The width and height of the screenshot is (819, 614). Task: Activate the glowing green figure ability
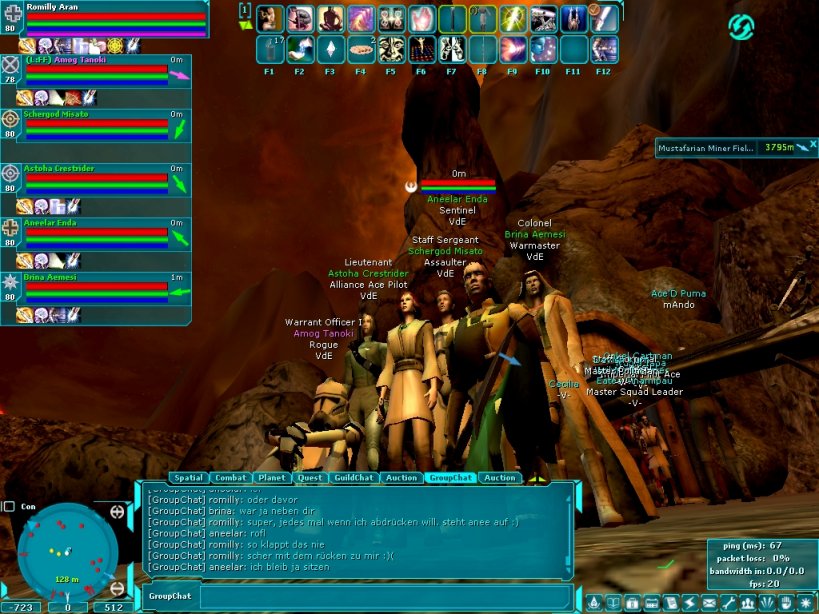(x=513, y=19)
